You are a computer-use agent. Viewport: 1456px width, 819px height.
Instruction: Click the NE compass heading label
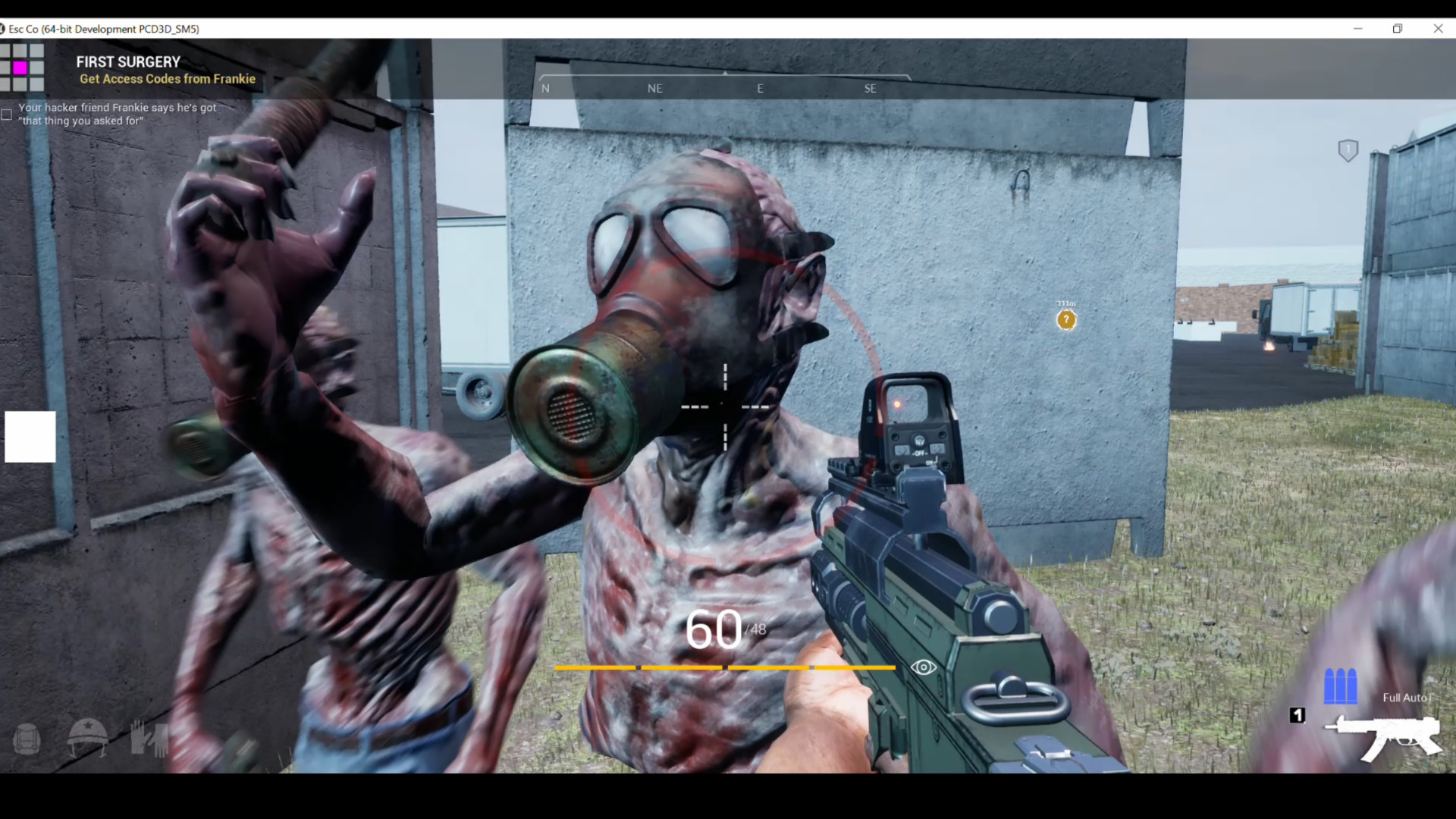tap(655, 89)
